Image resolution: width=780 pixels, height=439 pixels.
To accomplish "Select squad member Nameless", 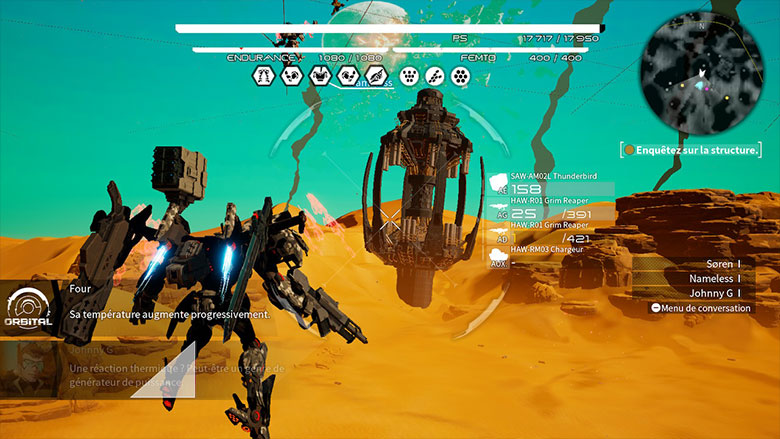I will point(709,278).
